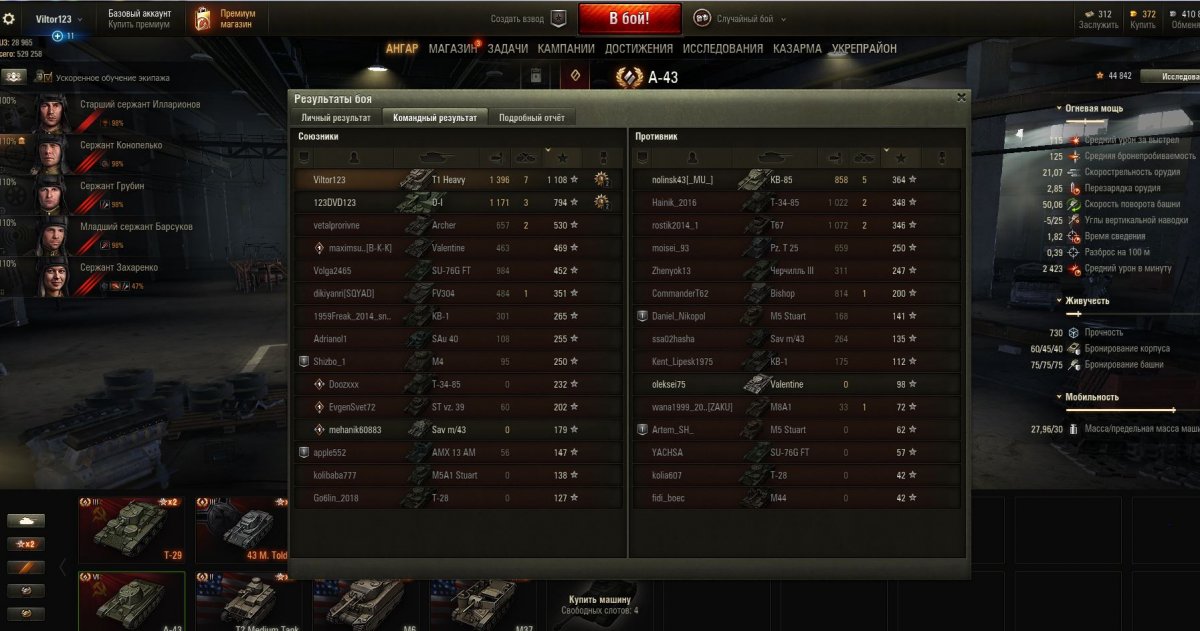Close the battle results window
Screen dimensions: 1200x631
coord(961,97)
